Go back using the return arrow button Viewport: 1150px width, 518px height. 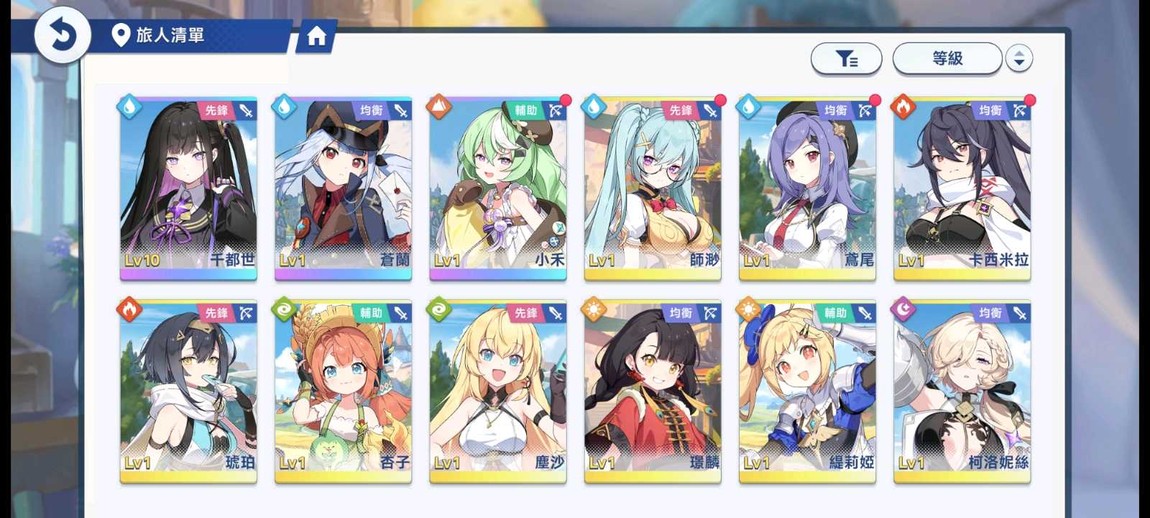[x=62, y=35]
